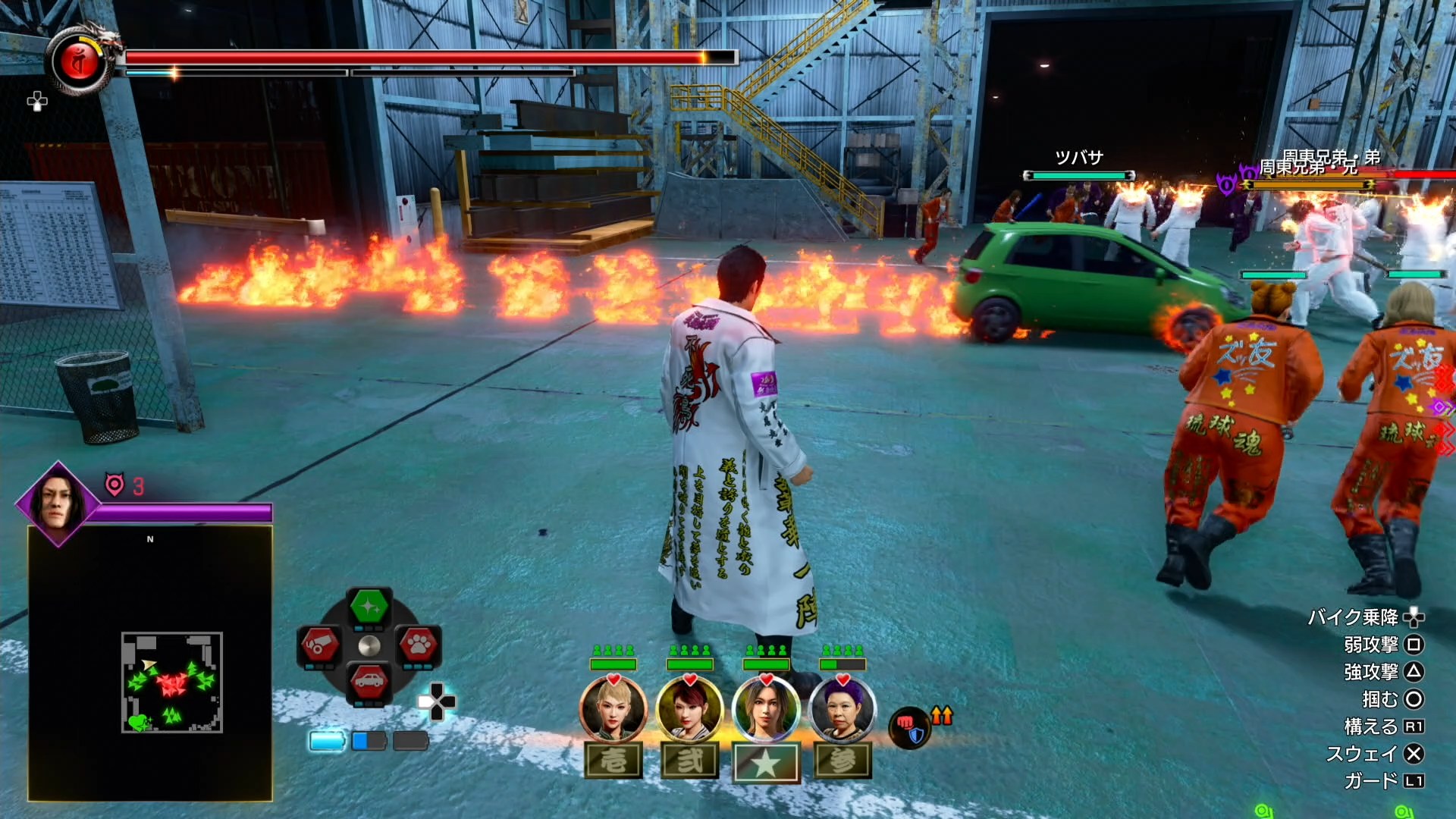Select the star squad plate
Viewport: 1456px width, 819px height.
[766, 762]
